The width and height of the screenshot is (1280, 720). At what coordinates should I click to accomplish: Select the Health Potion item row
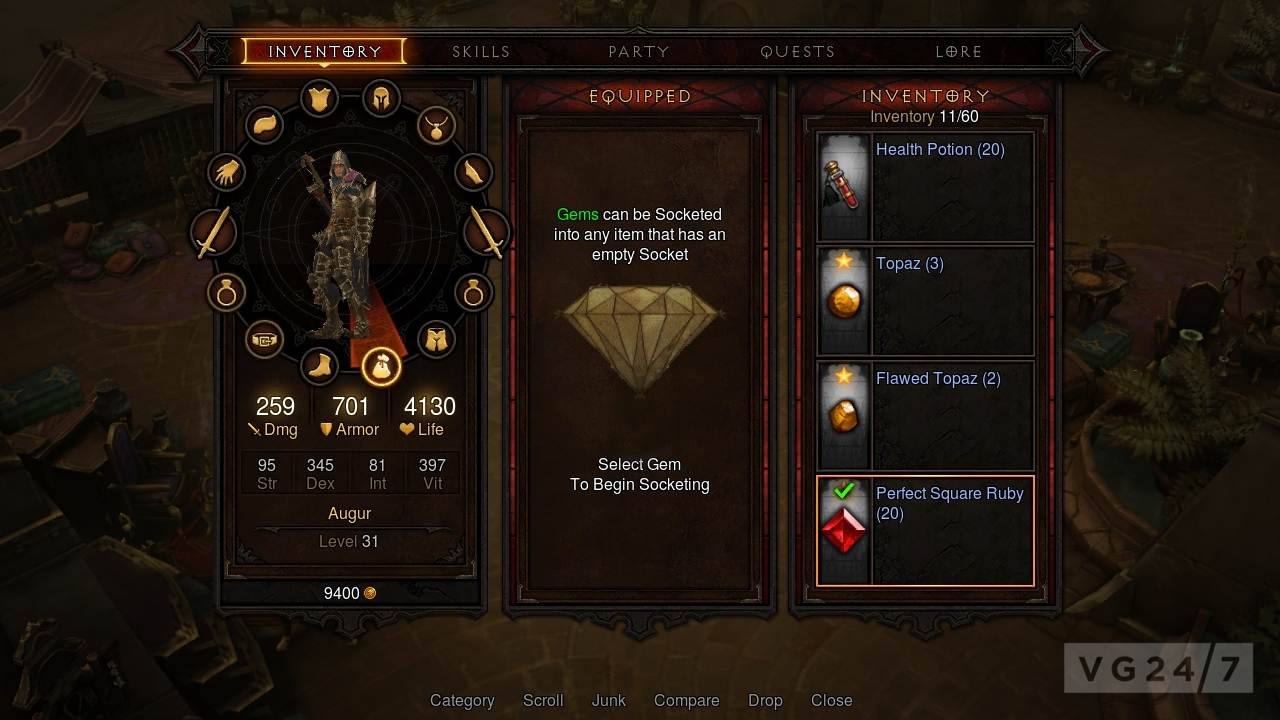point(925,187)
